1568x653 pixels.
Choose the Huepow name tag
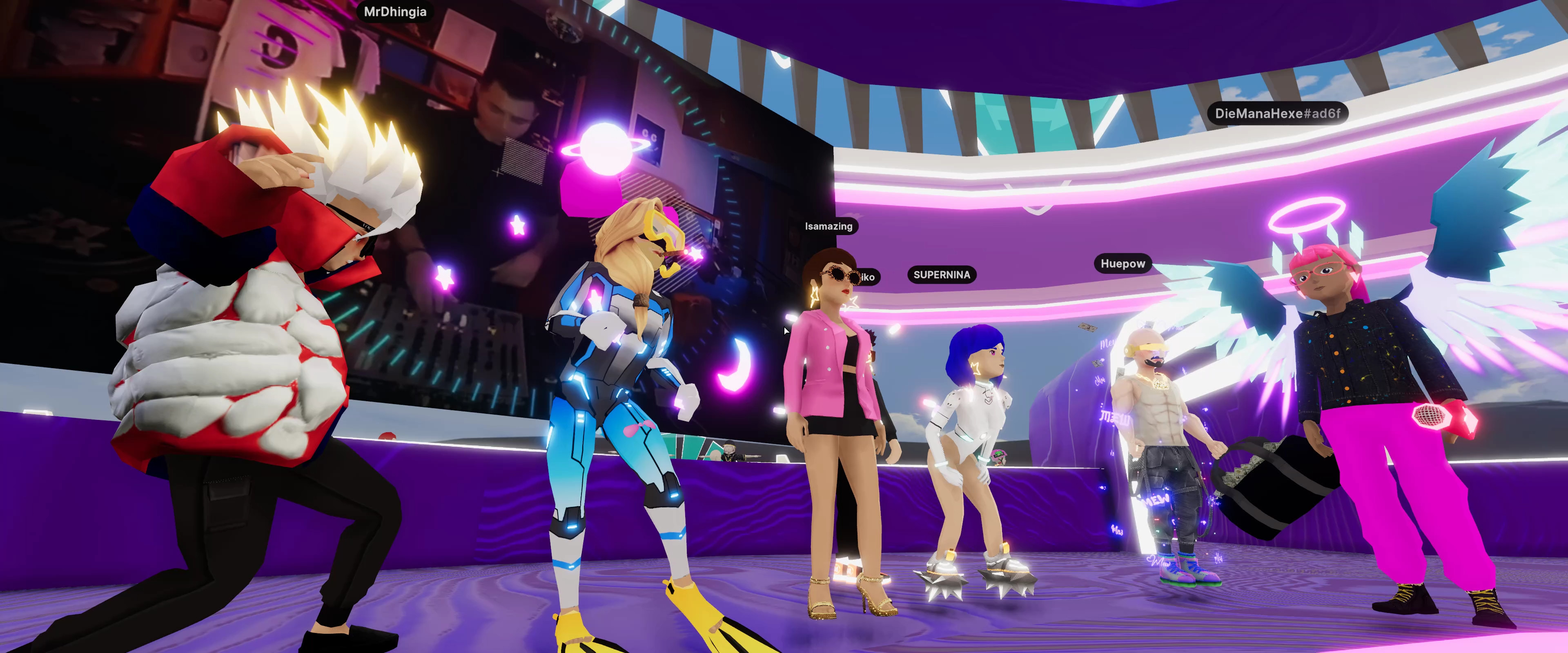[1123, 264]
